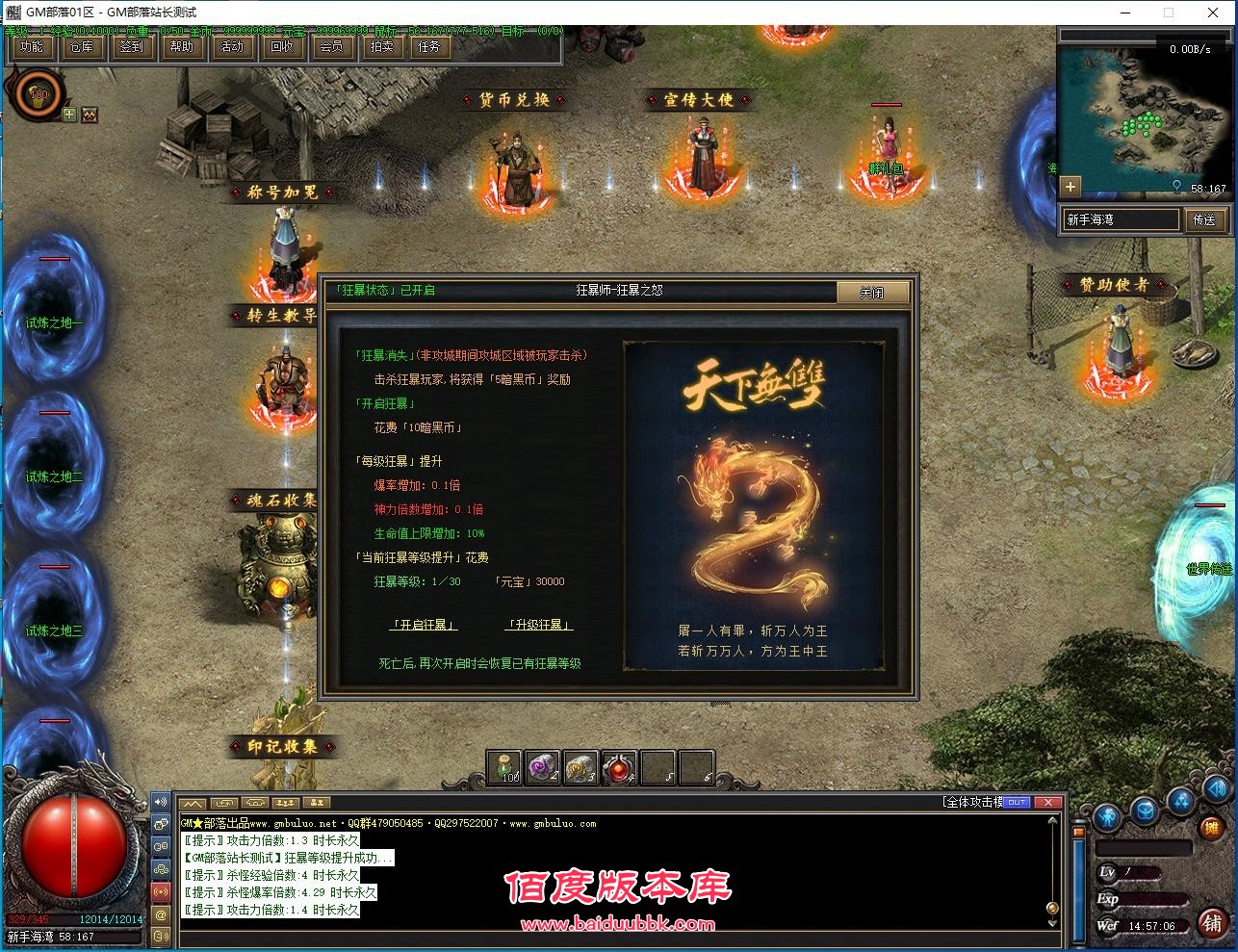Select the red orb in hotbar slot 4
The height and width of the screenshot is (952, 1238).
[619, 767]
